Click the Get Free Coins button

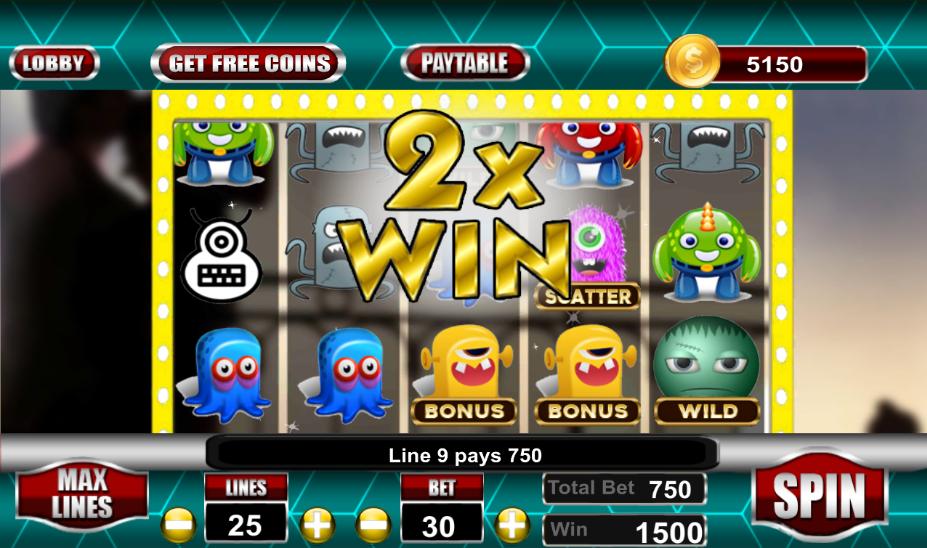coord(248,64)
